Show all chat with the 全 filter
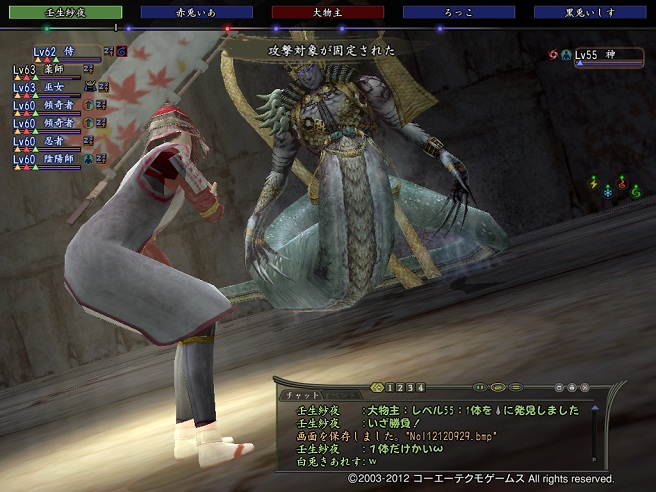The height and width of the screenshot is (492, 656). [377, 387]
